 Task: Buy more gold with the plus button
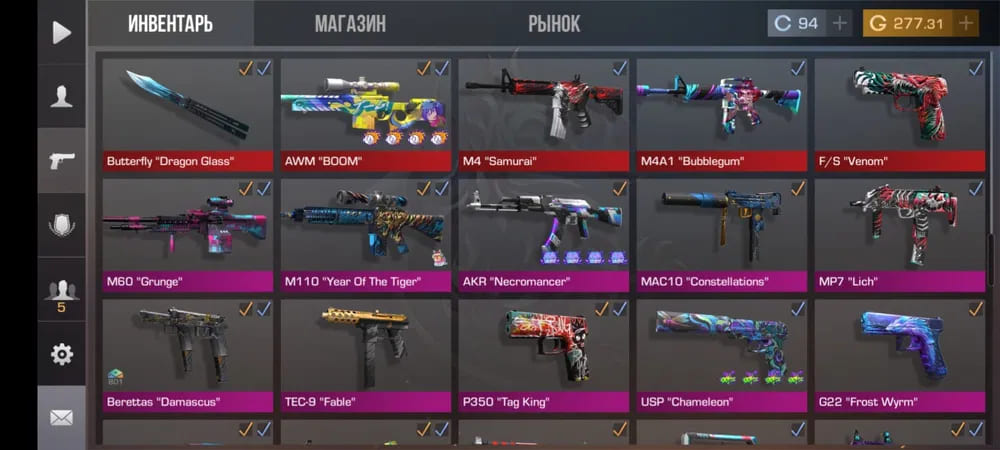(x=966, y=23)
